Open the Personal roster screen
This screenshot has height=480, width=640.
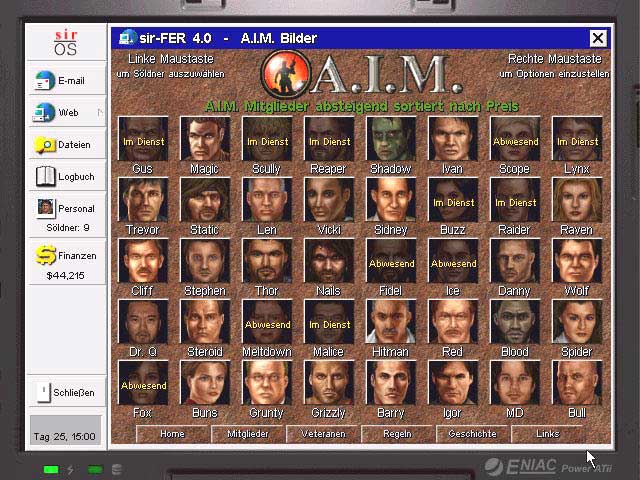(x=66, y=209)
